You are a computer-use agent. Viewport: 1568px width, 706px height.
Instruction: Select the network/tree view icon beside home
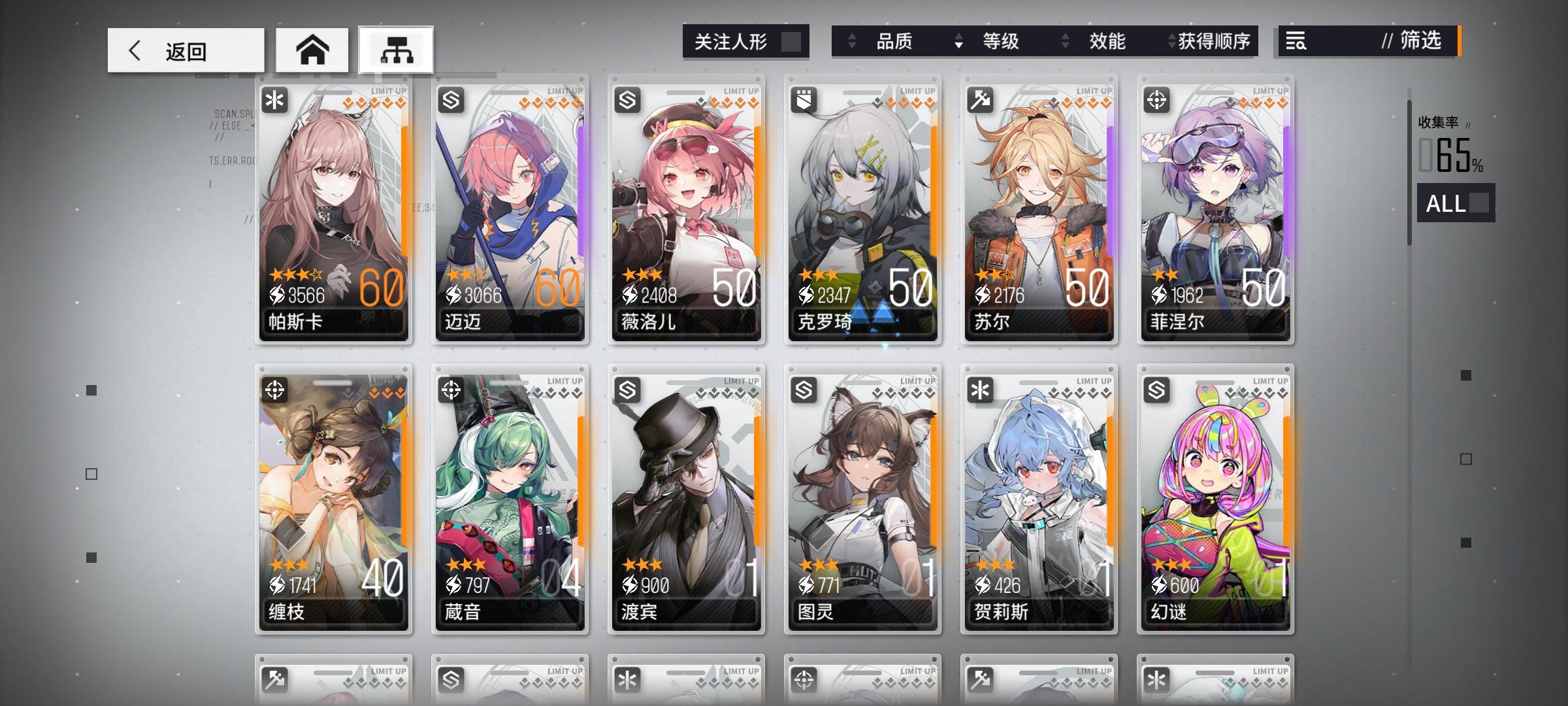[x=397, y=50]
